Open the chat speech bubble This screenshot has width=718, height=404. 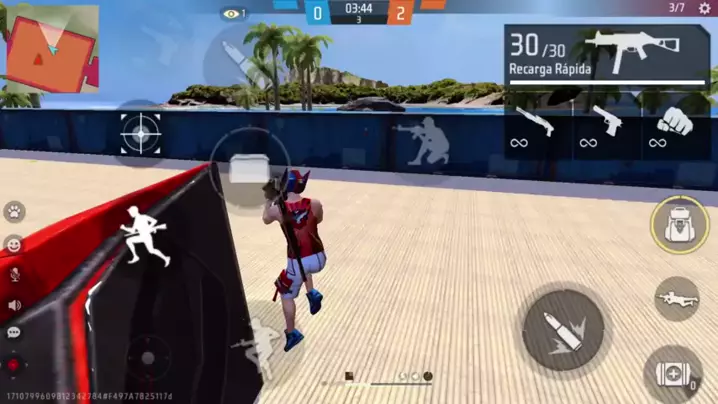coord(14,334)
